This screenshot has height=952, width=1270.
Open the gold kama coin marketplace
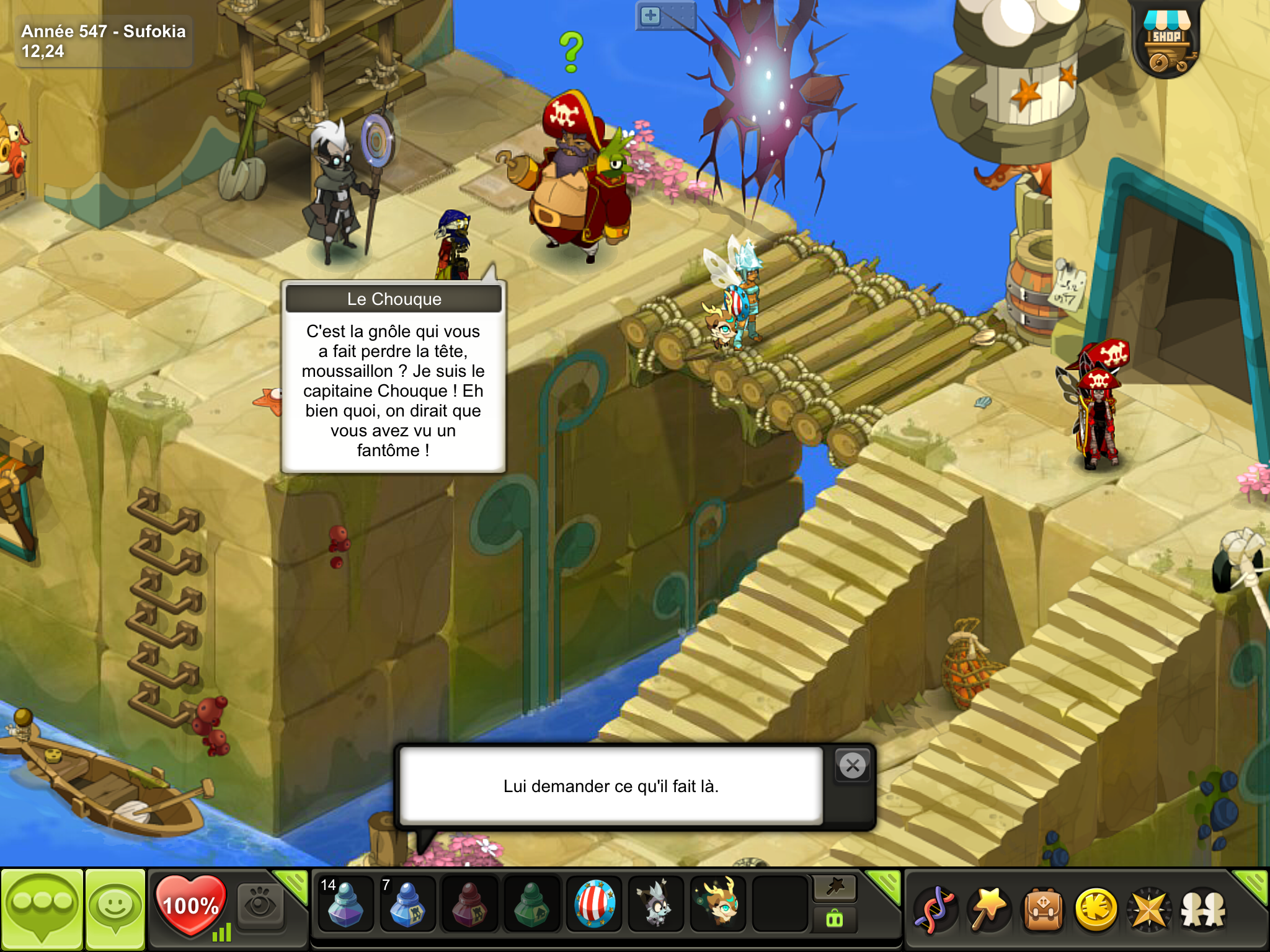tap(1096, 910)
